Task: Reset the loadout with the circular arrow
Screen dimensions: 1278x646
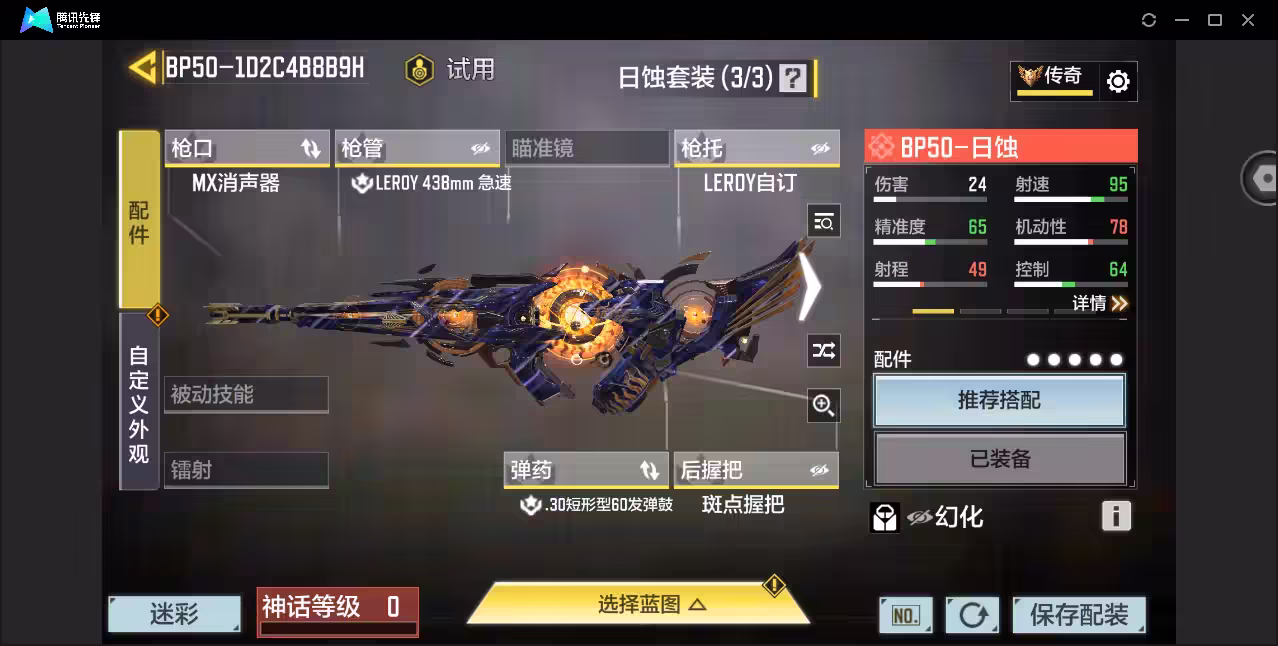Action: pos(972,615)
